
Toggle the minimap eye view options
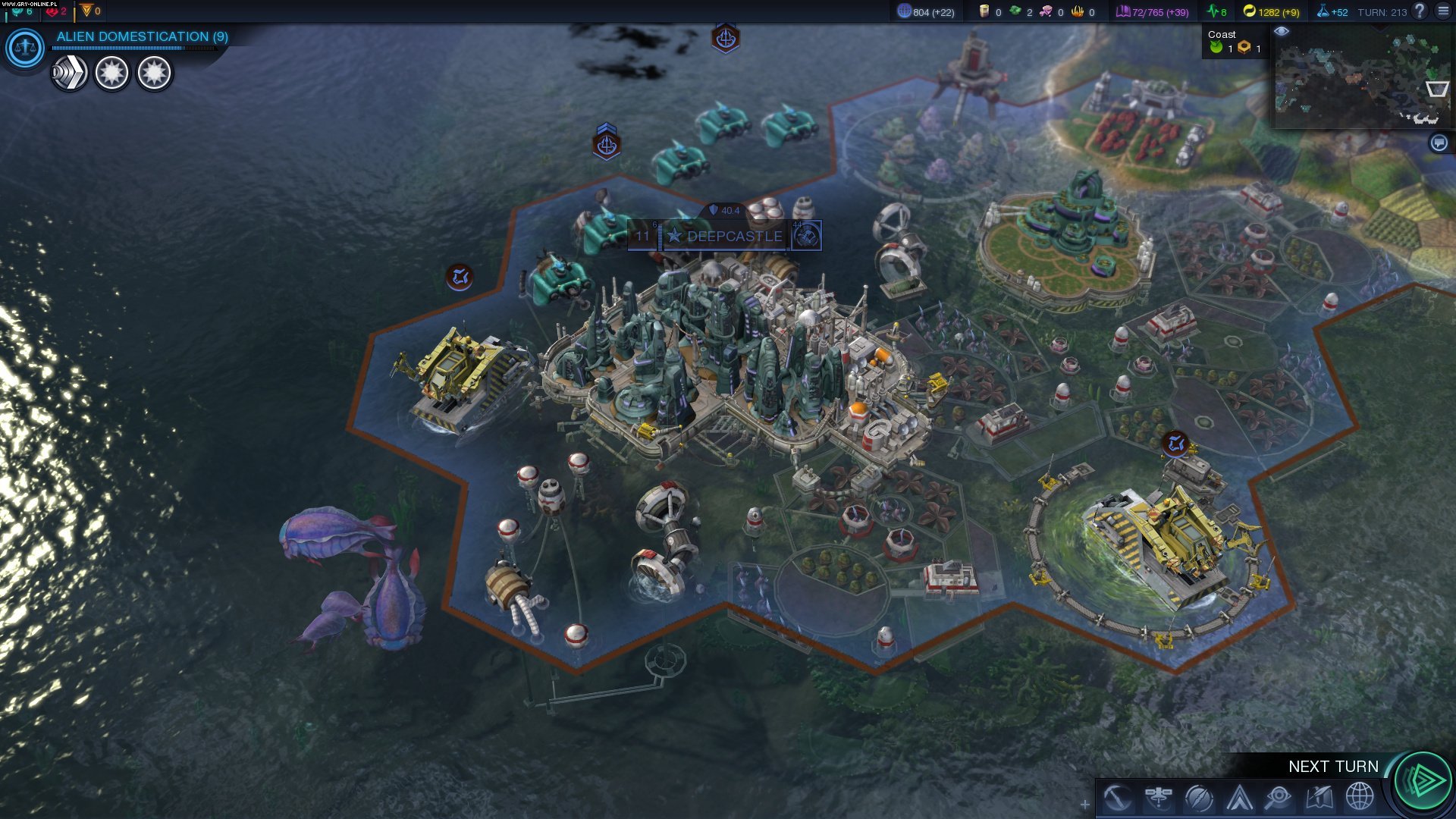click(1282, 31)
